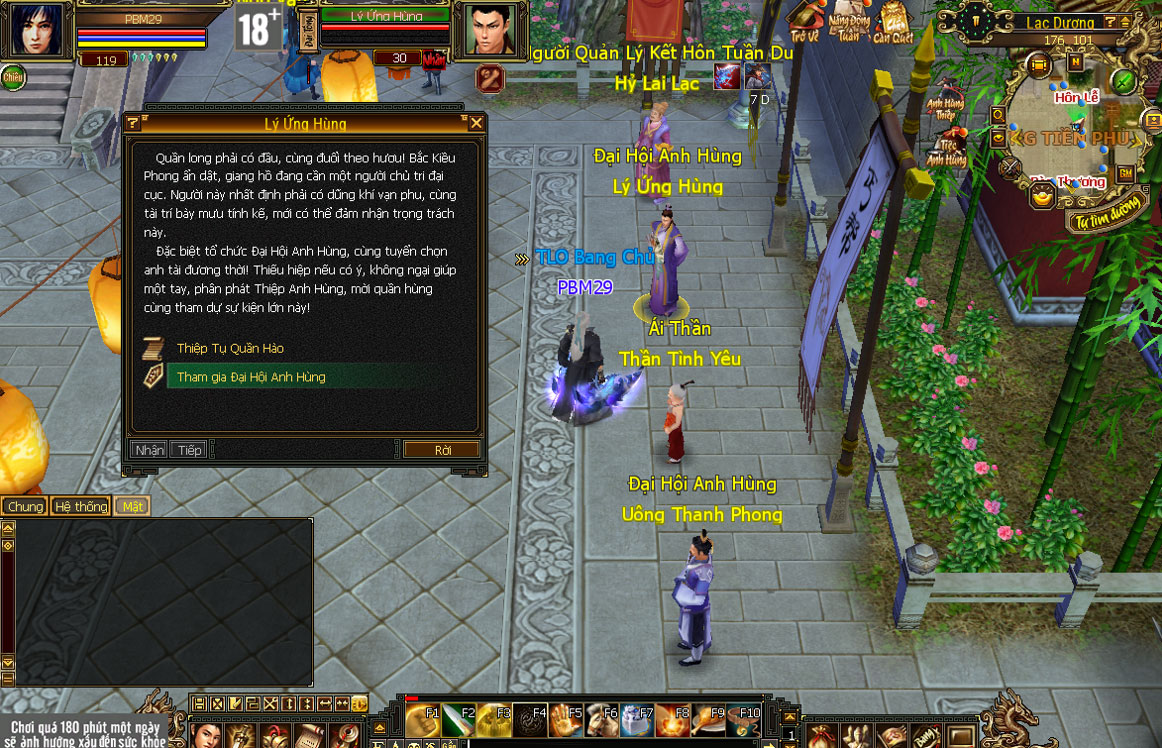Screen dimensions: 1162x748
Task: Choose the Thiệp Tụ Quần Hào option
Action: 230,348
